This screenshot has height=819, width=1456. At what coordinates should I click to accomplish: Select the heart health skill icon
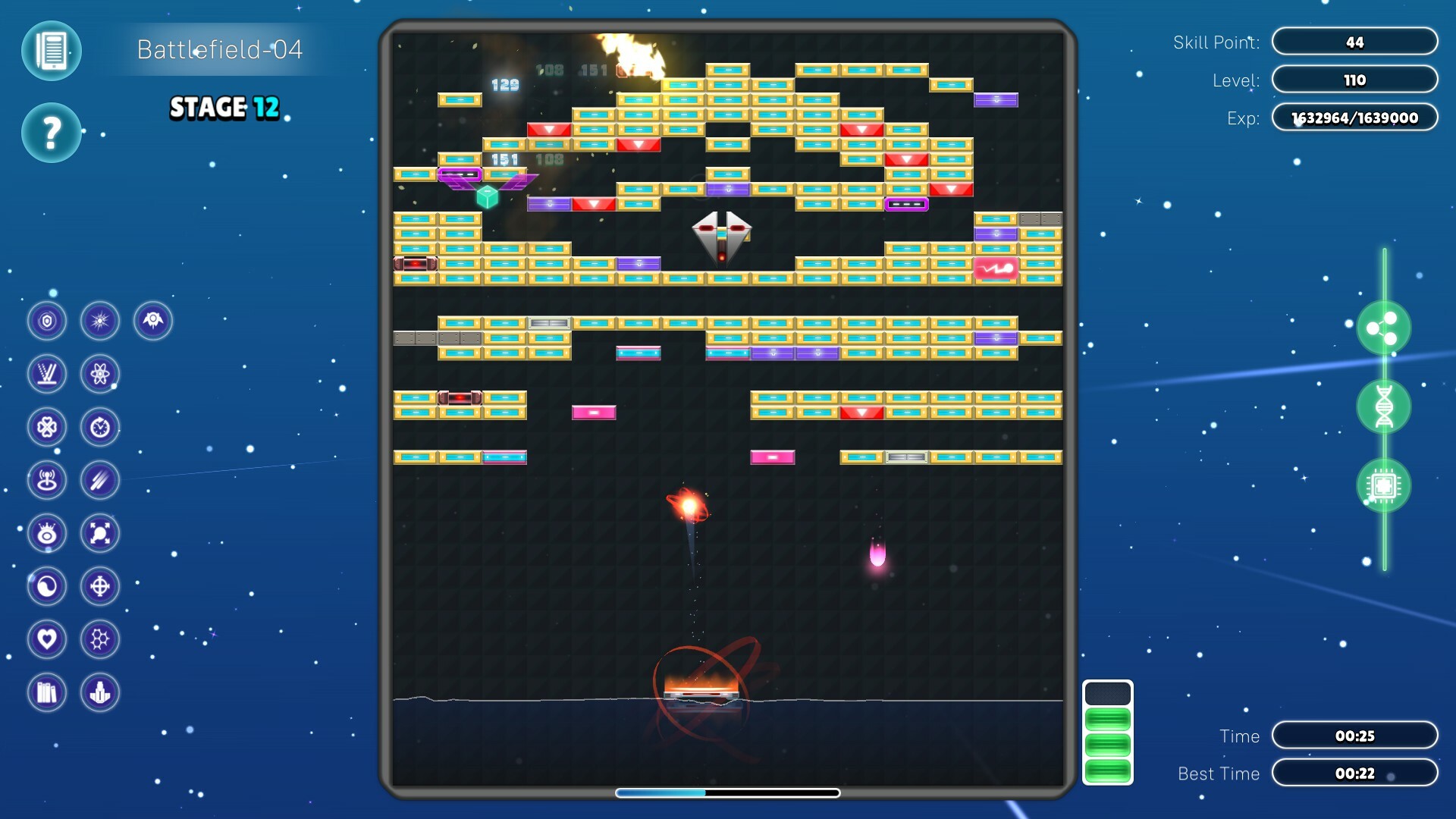click(x=47, y=639)
